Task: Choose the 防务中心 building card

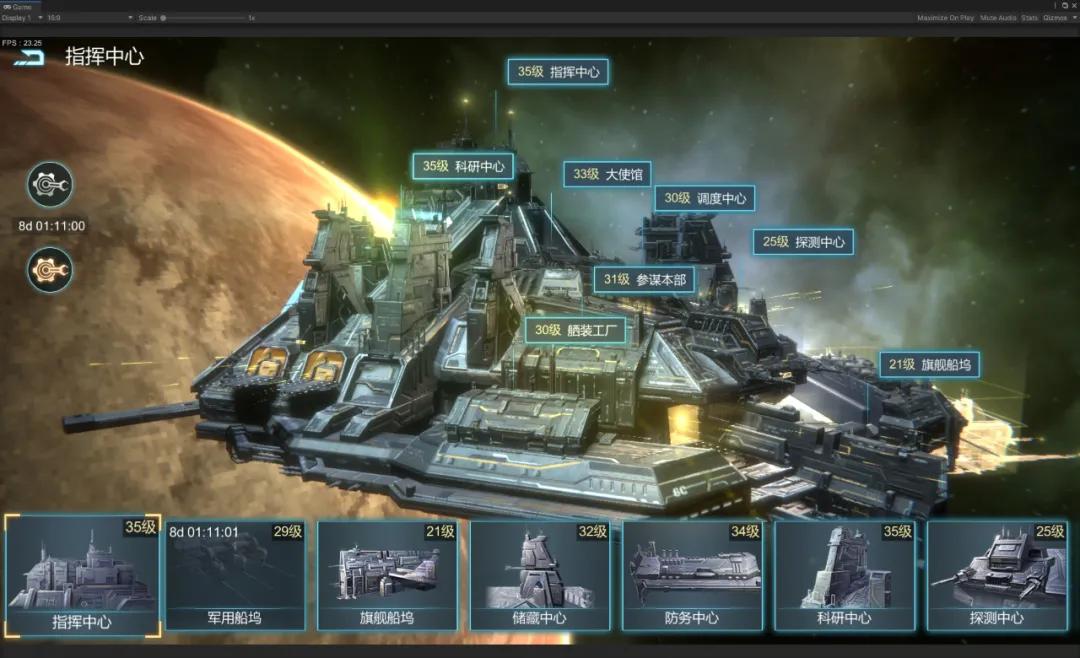Action: coord(692,577)
